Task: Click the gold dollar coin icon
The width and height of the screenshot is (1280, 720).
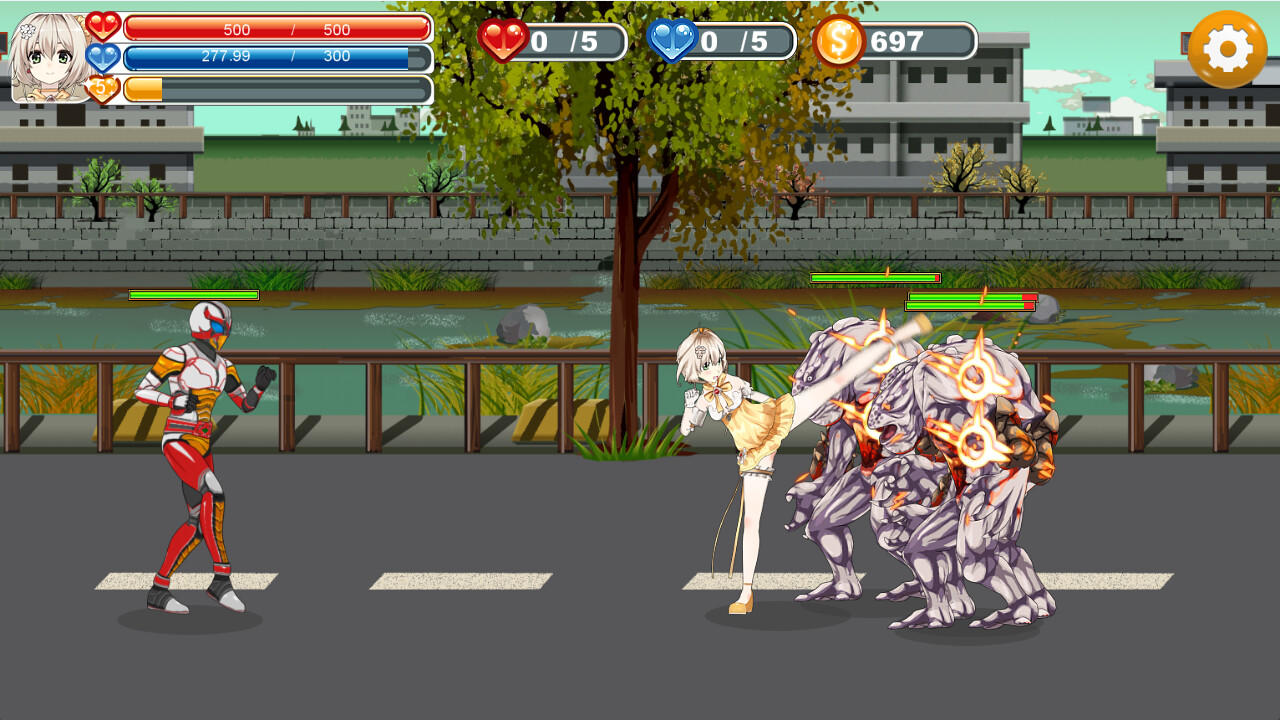Action: [x=841, y=42]
